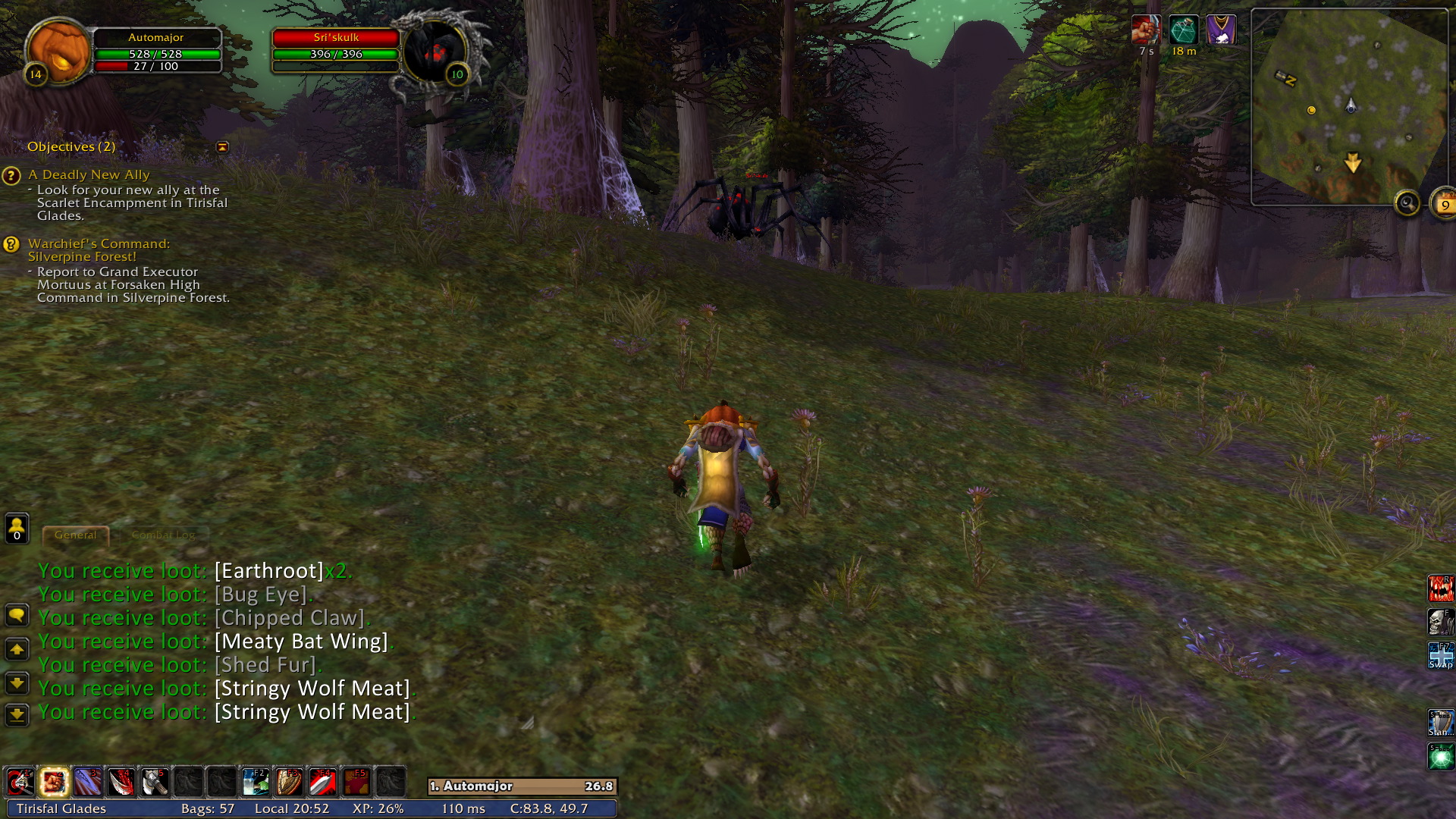1456x819 pixels.
Task: Use the bloody claw ability in slot 4
Action: pos(121,782)
